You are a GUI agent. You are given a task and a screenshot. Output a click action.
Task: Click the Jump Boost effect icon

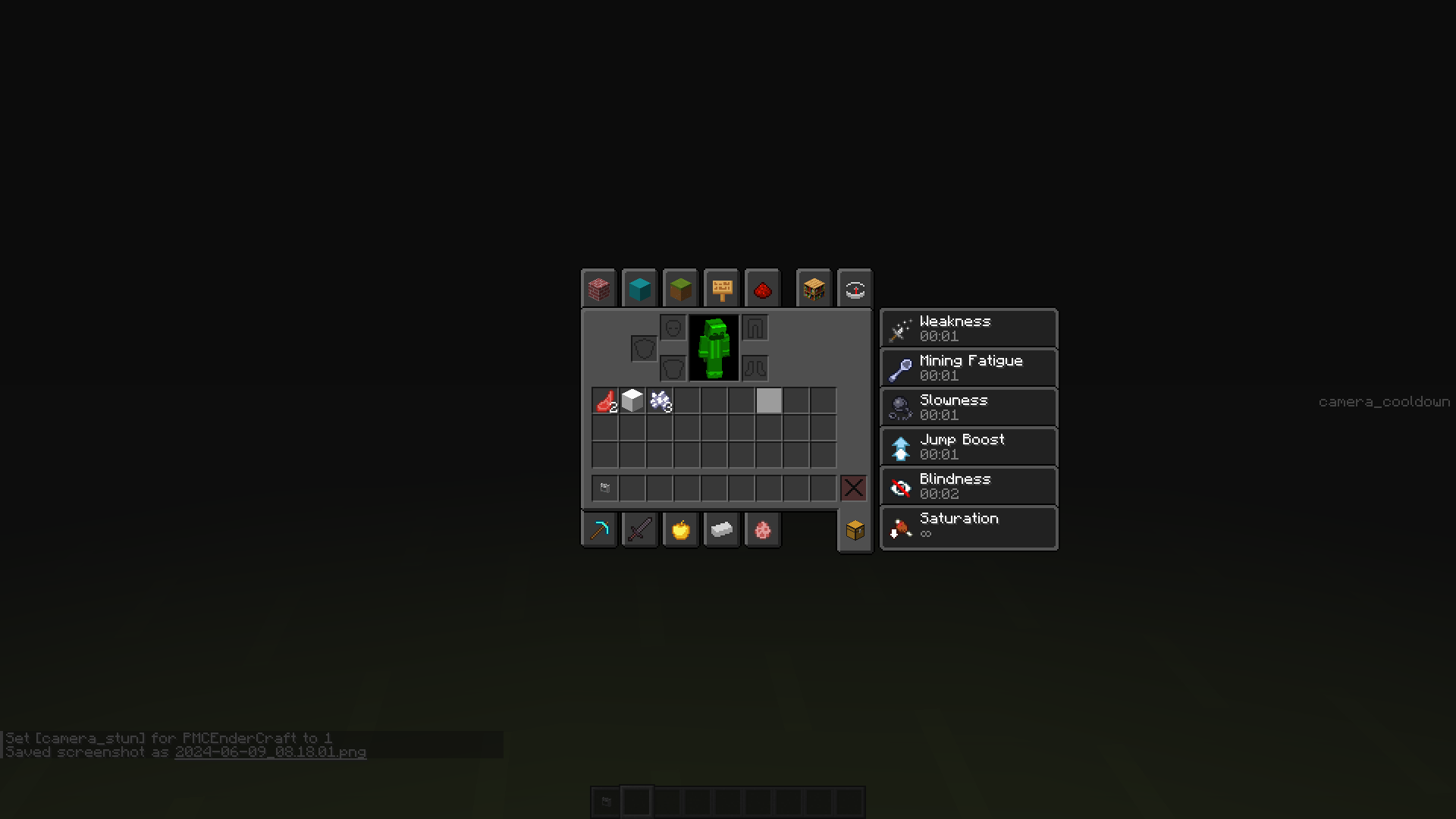[900, 447]
